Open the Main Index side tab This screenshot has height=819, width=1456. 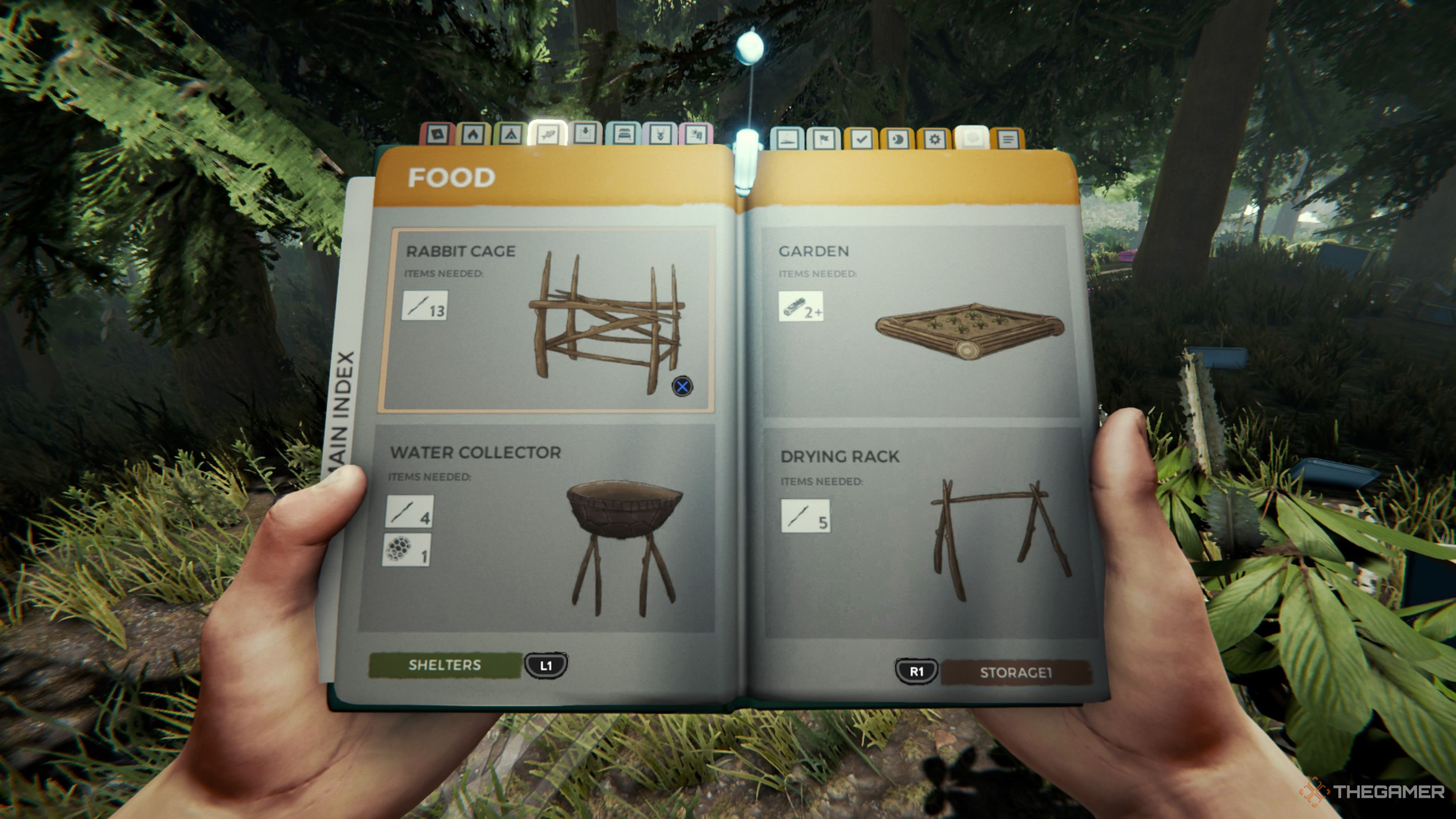343,407
